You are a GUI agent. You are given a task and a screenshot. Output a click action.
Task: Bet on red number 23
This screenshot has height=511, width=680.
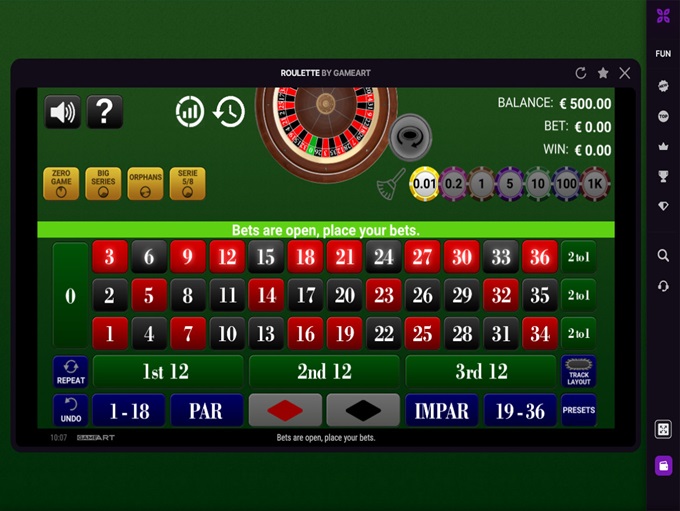pos(383,296)
